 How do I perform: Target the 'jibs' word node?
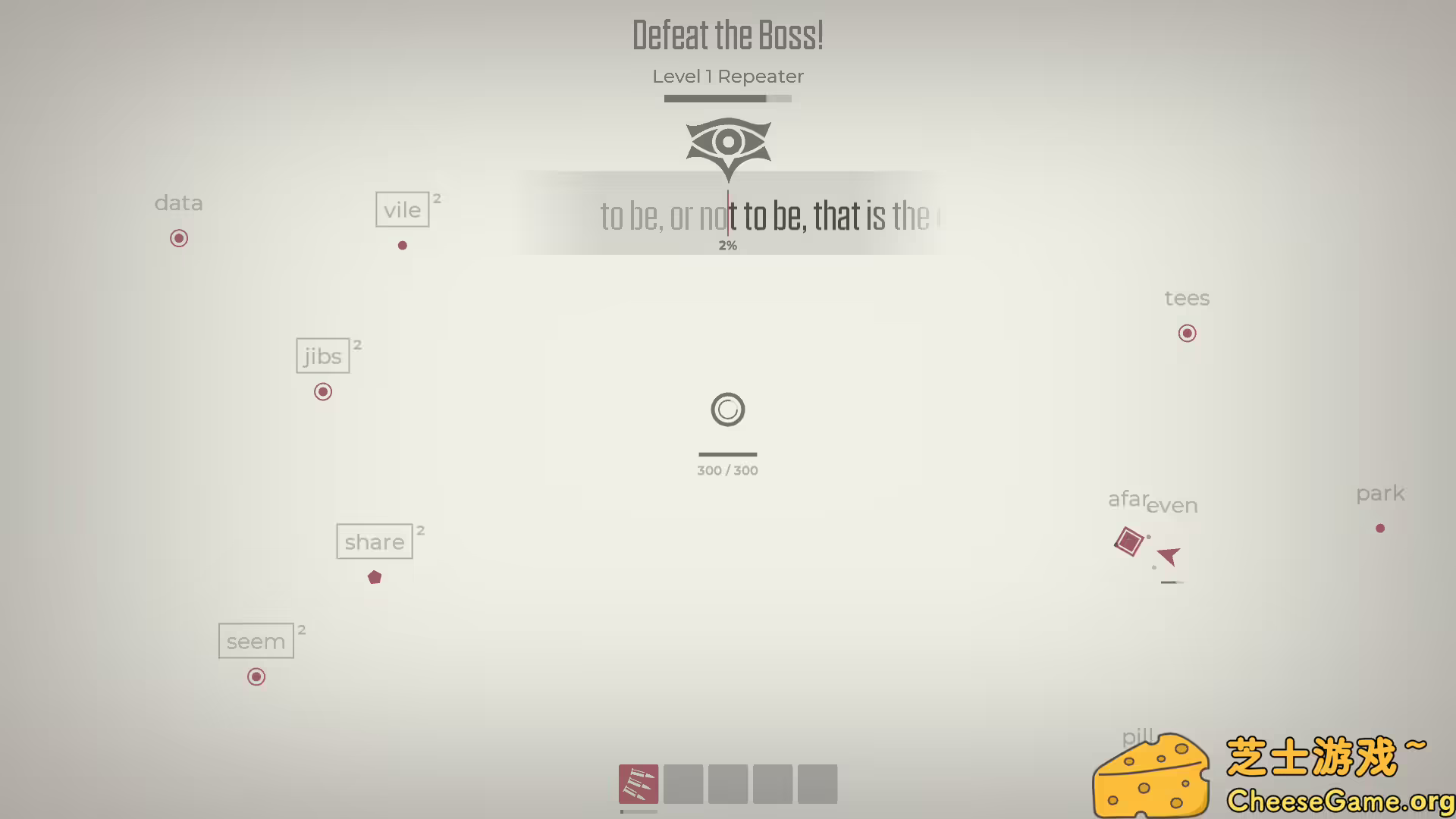coord(322,356)
